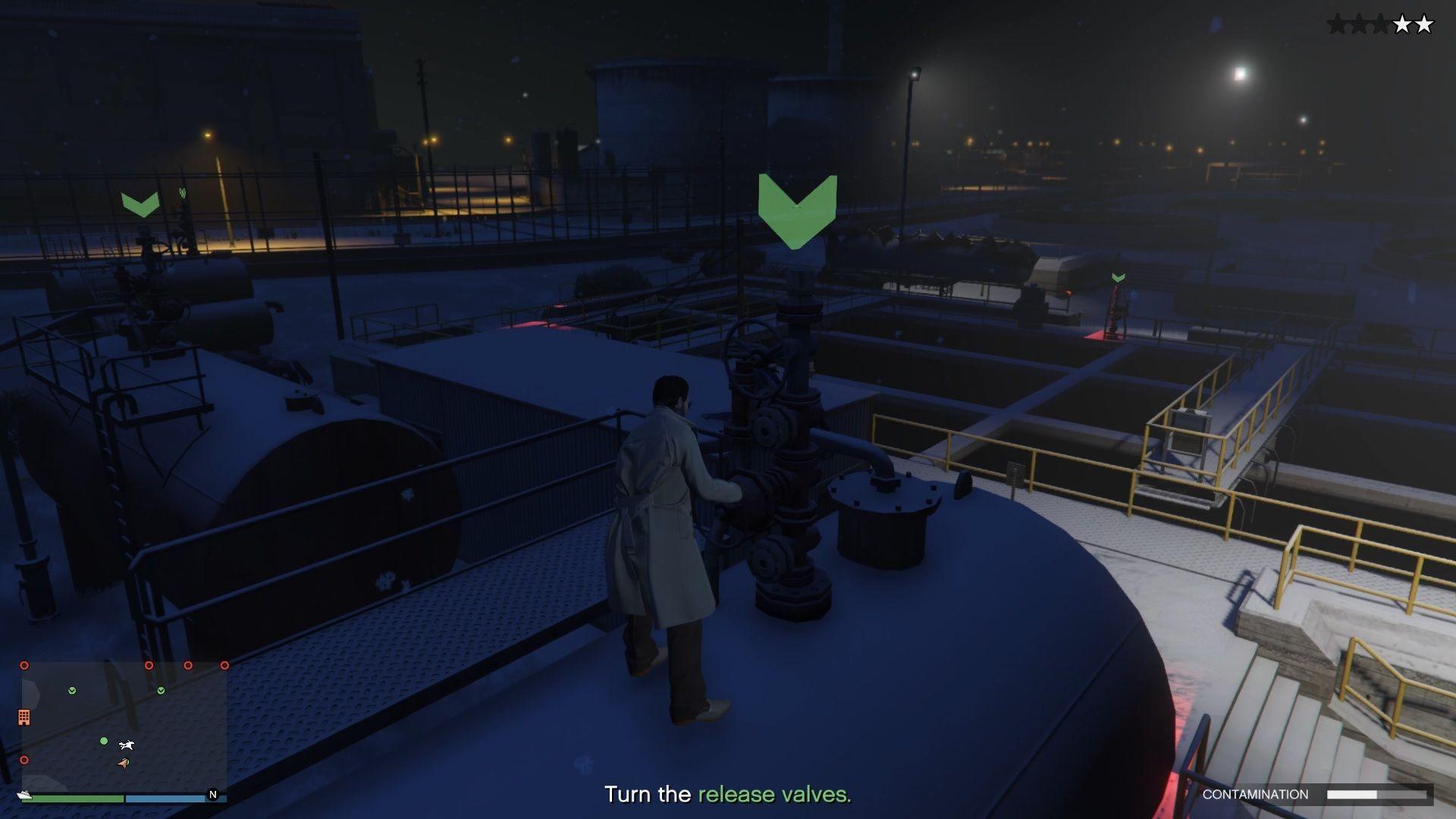This screenshot has height=819, width=1456.
Task: Select the plain green dot blip on minimap
Action: [104, 741]
